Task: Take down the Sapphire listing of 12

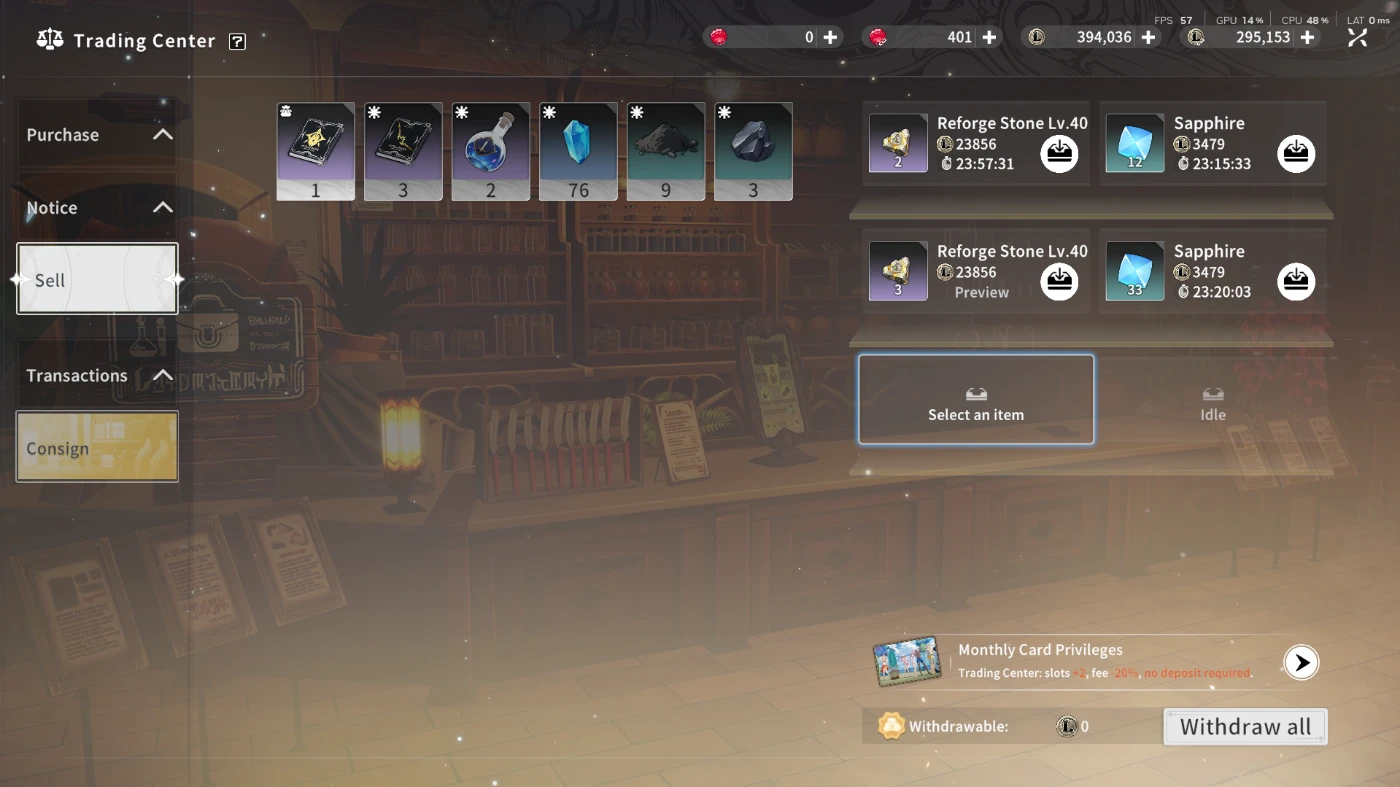Action: click(1296, 153)
